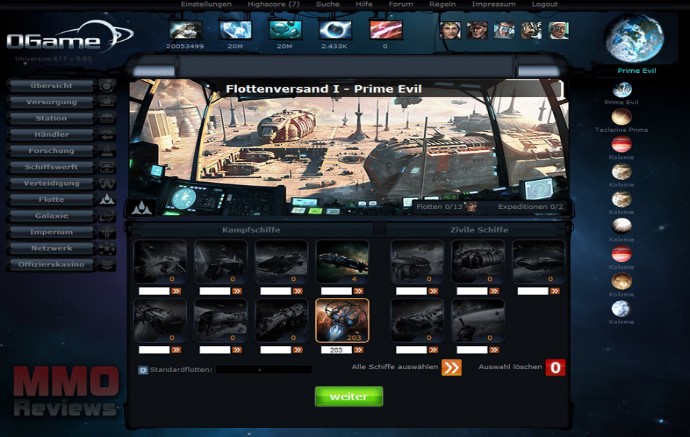This screenshot has height=437, width=690.
Task: Open the Hilfe link
Action: click(365, 5)
